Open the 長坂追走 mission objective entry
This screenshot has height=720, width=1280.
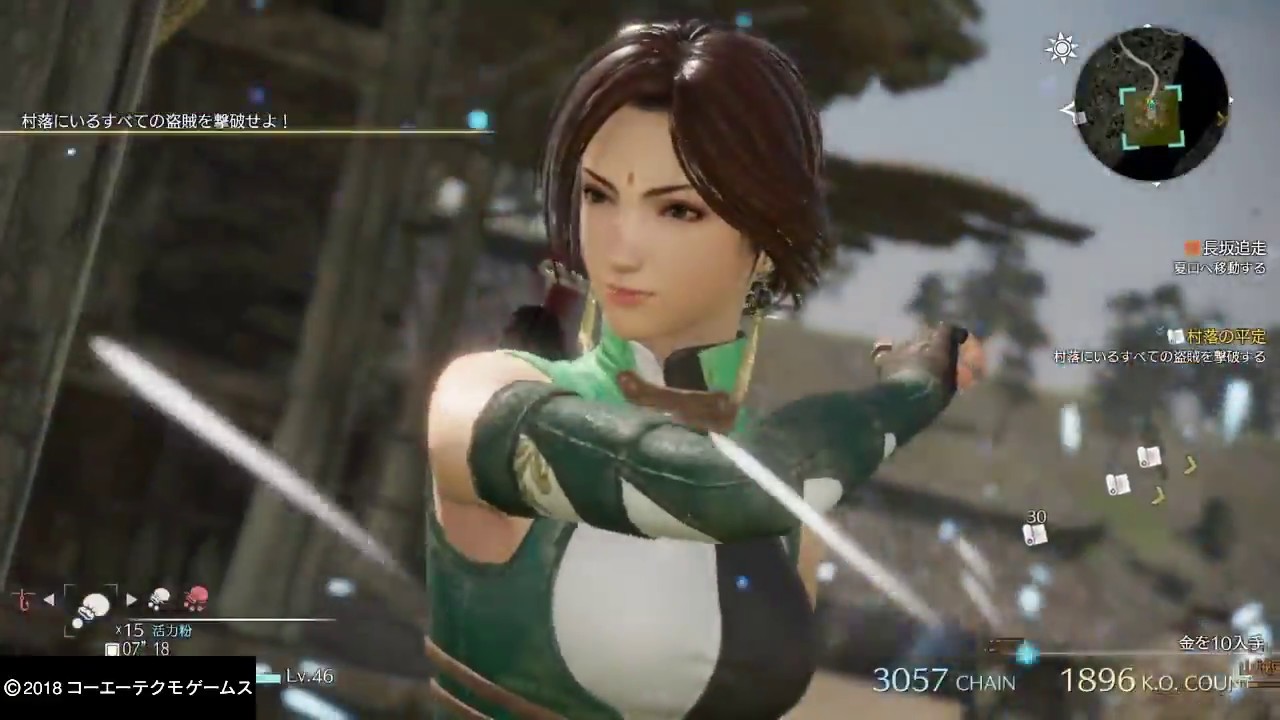coord(1232,247)
